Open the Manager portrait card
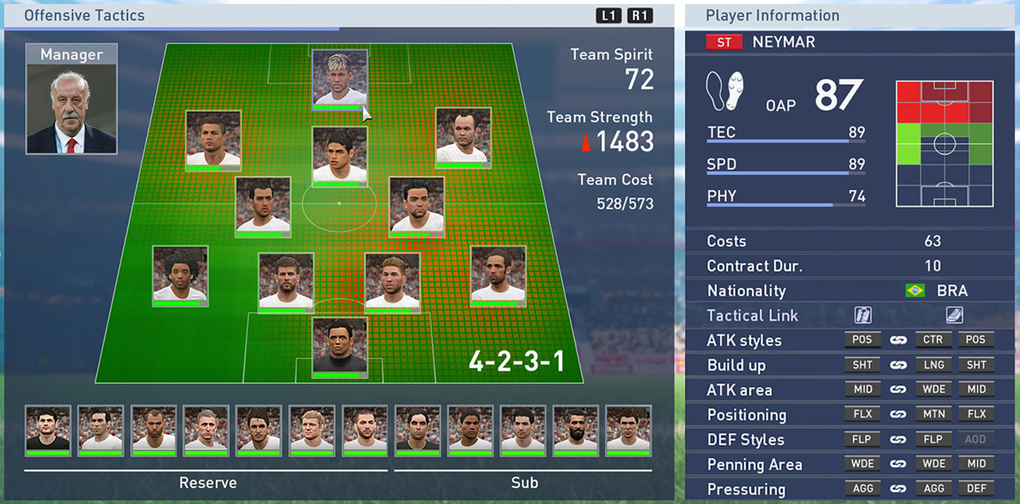The width and height of the screenshot is (1020, 504). pyautogui.click(x=71, y=98)
